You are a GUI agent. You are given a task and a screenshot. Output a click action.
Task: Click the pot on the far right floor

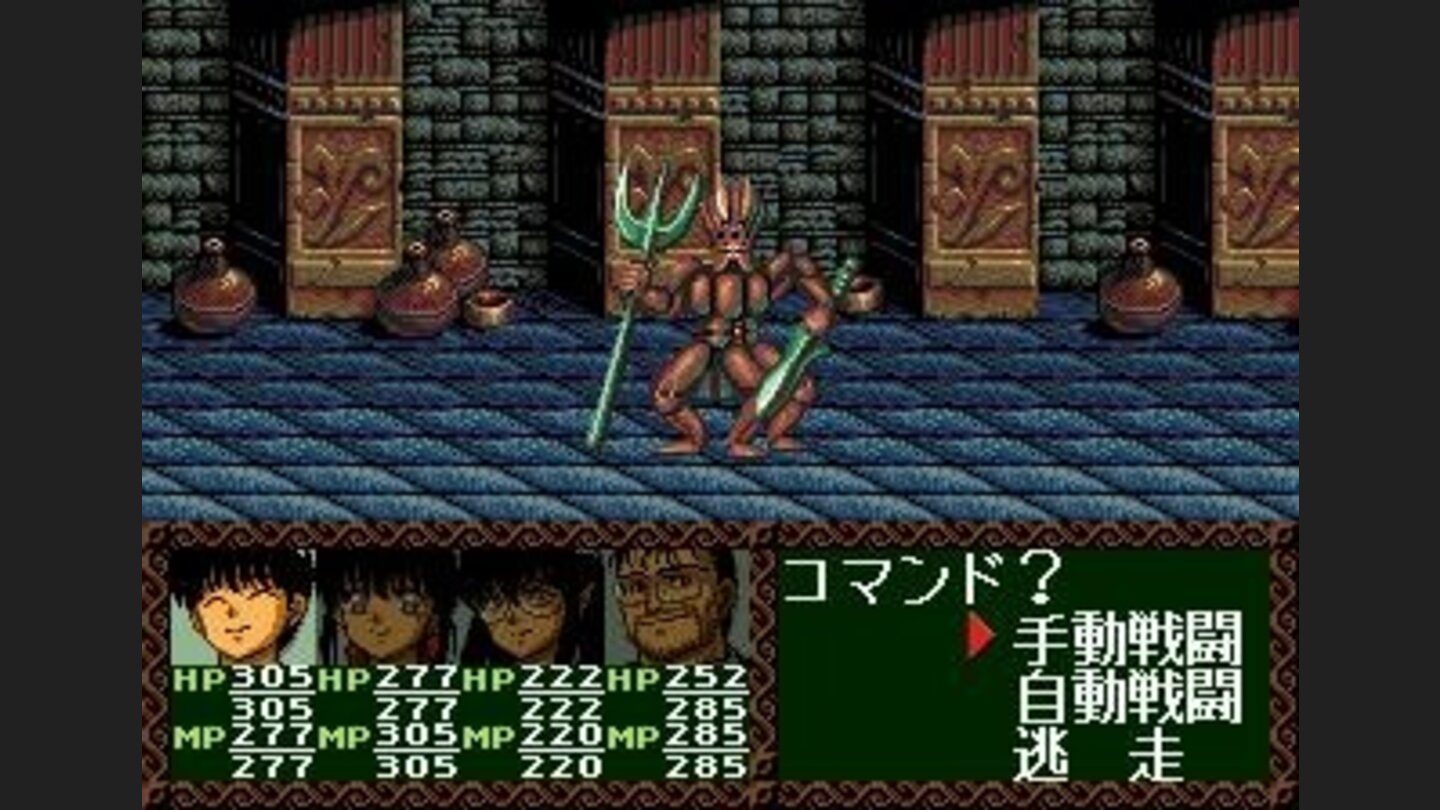click(x=1140, y=295)
